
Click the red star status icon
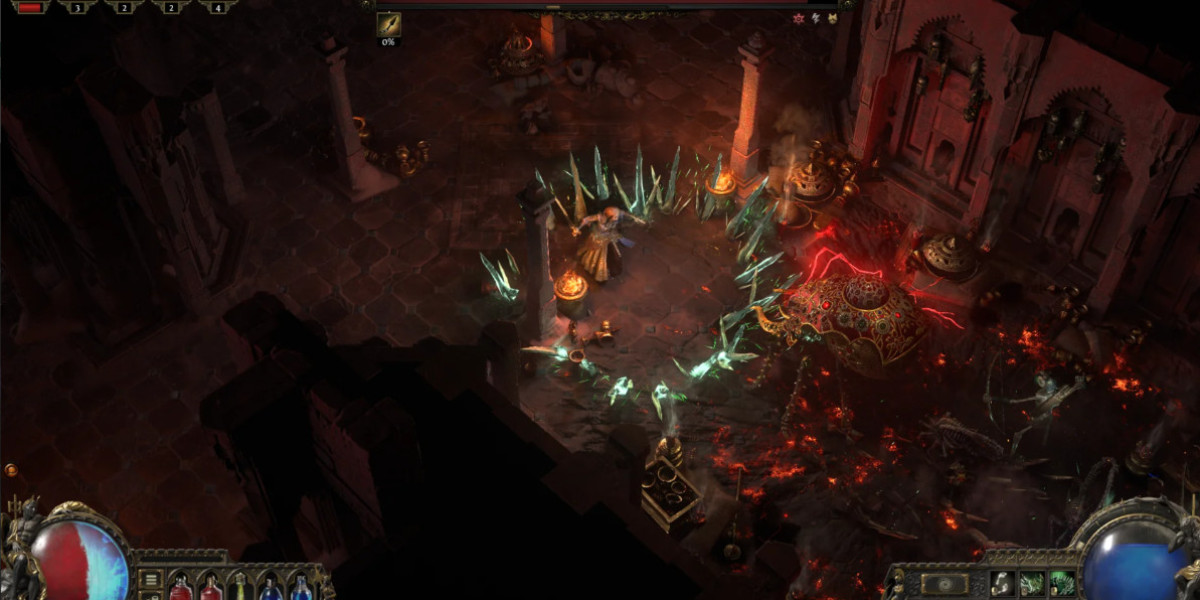[x=798, y=18]
